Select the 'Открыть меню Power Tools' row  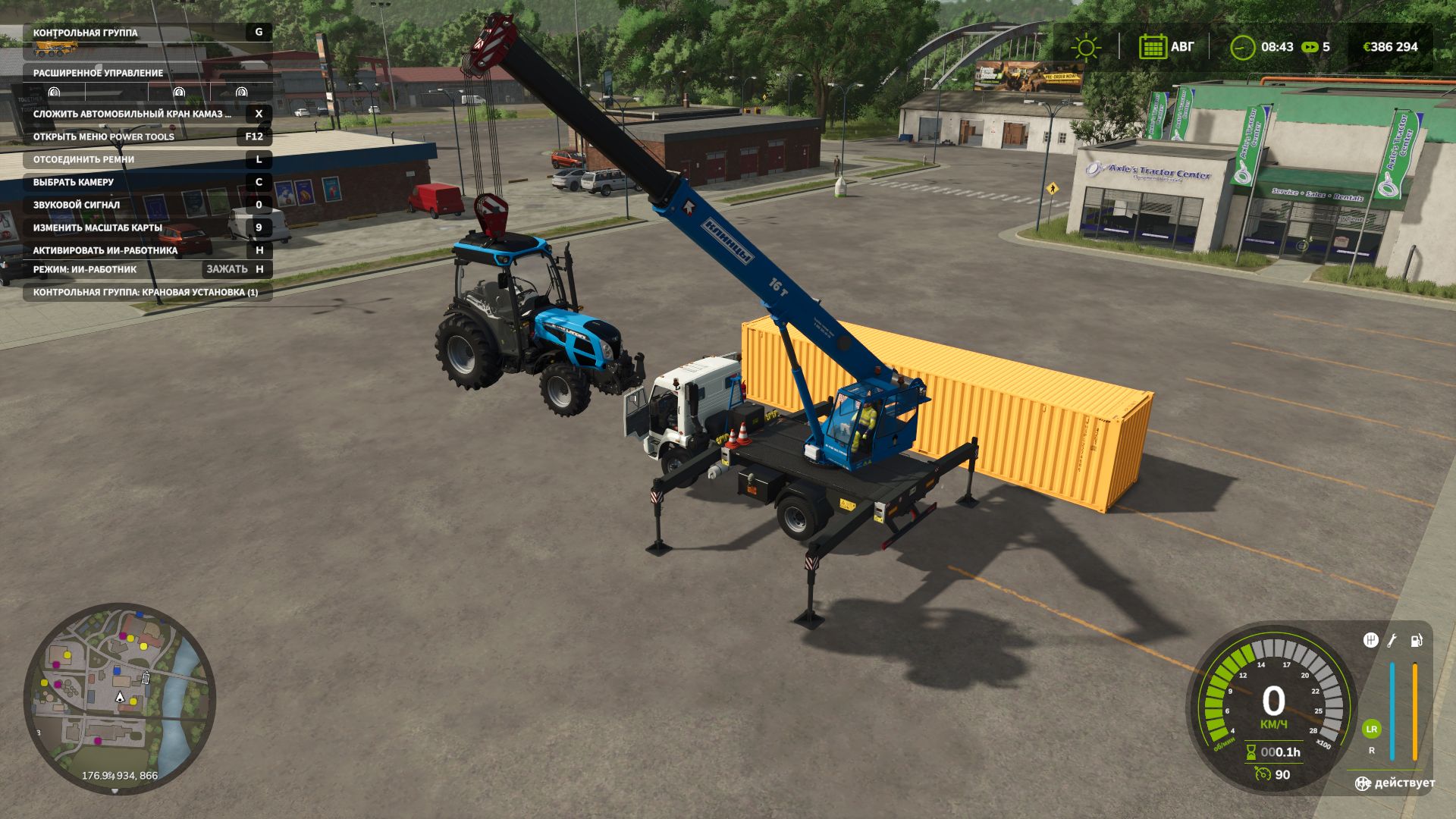point(148,136)
